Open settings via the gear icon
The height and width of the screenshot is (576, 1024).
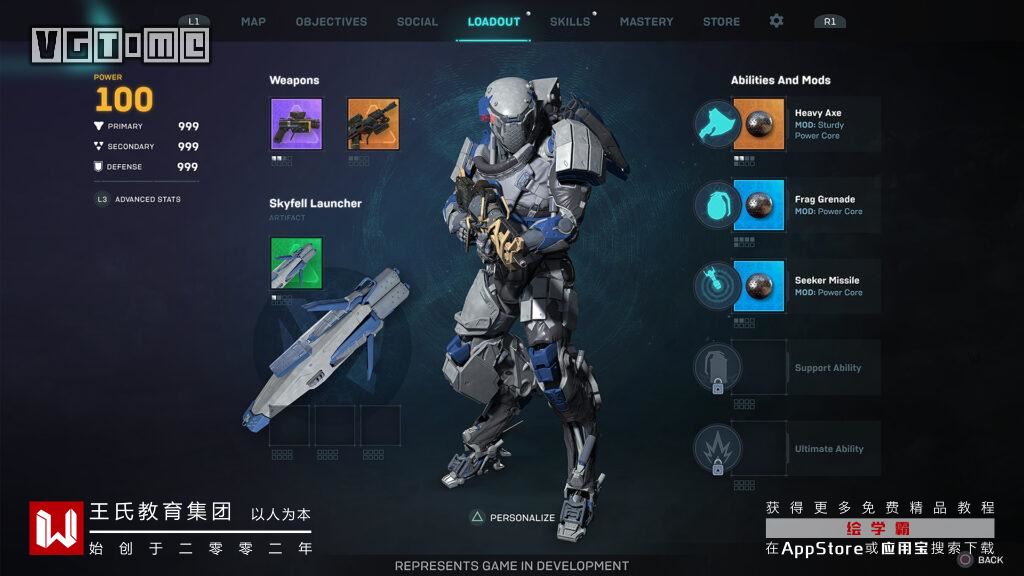(777, 21)
